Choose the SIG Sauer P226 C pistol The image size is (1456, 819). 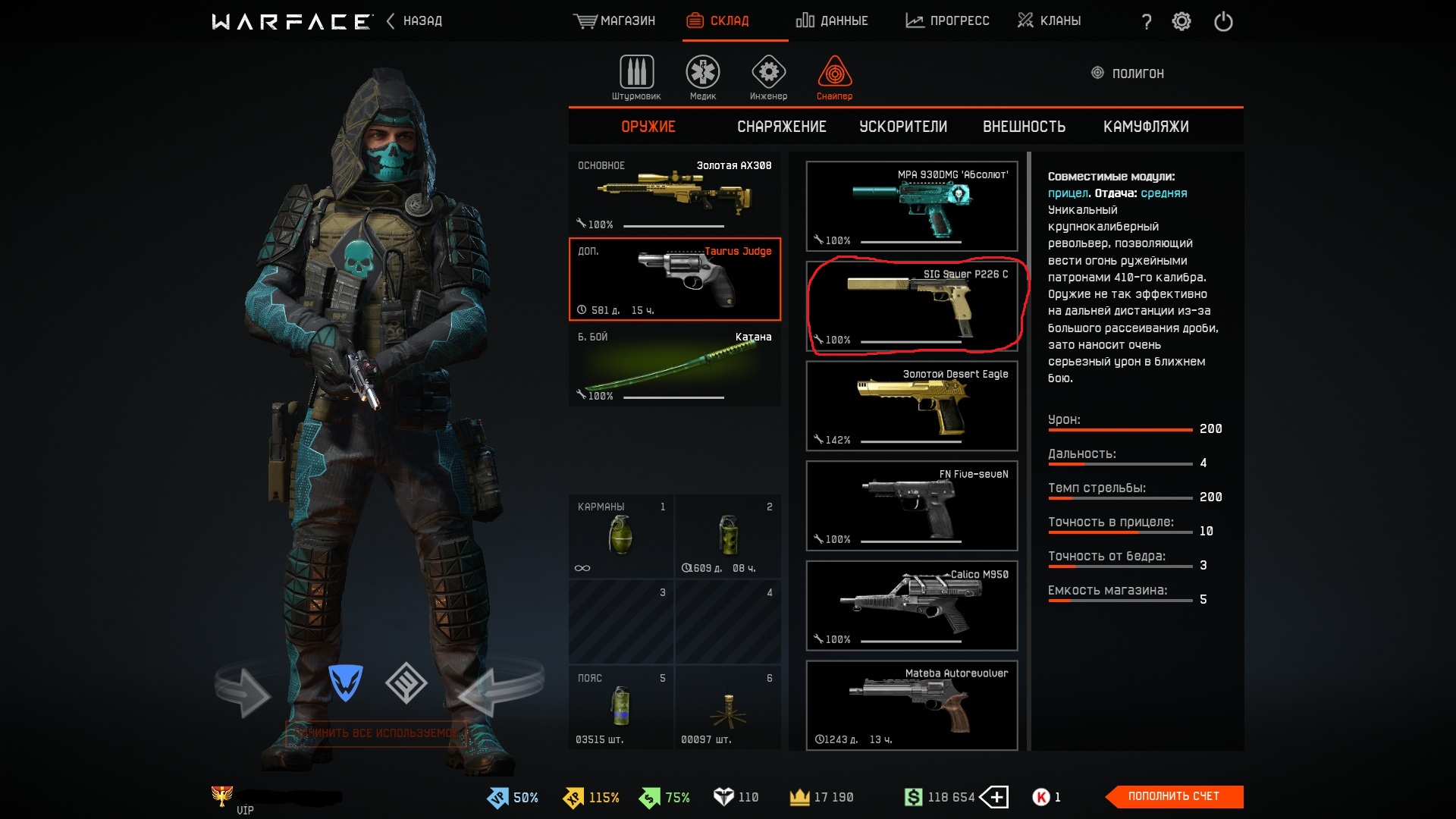(x=912, y=306)
